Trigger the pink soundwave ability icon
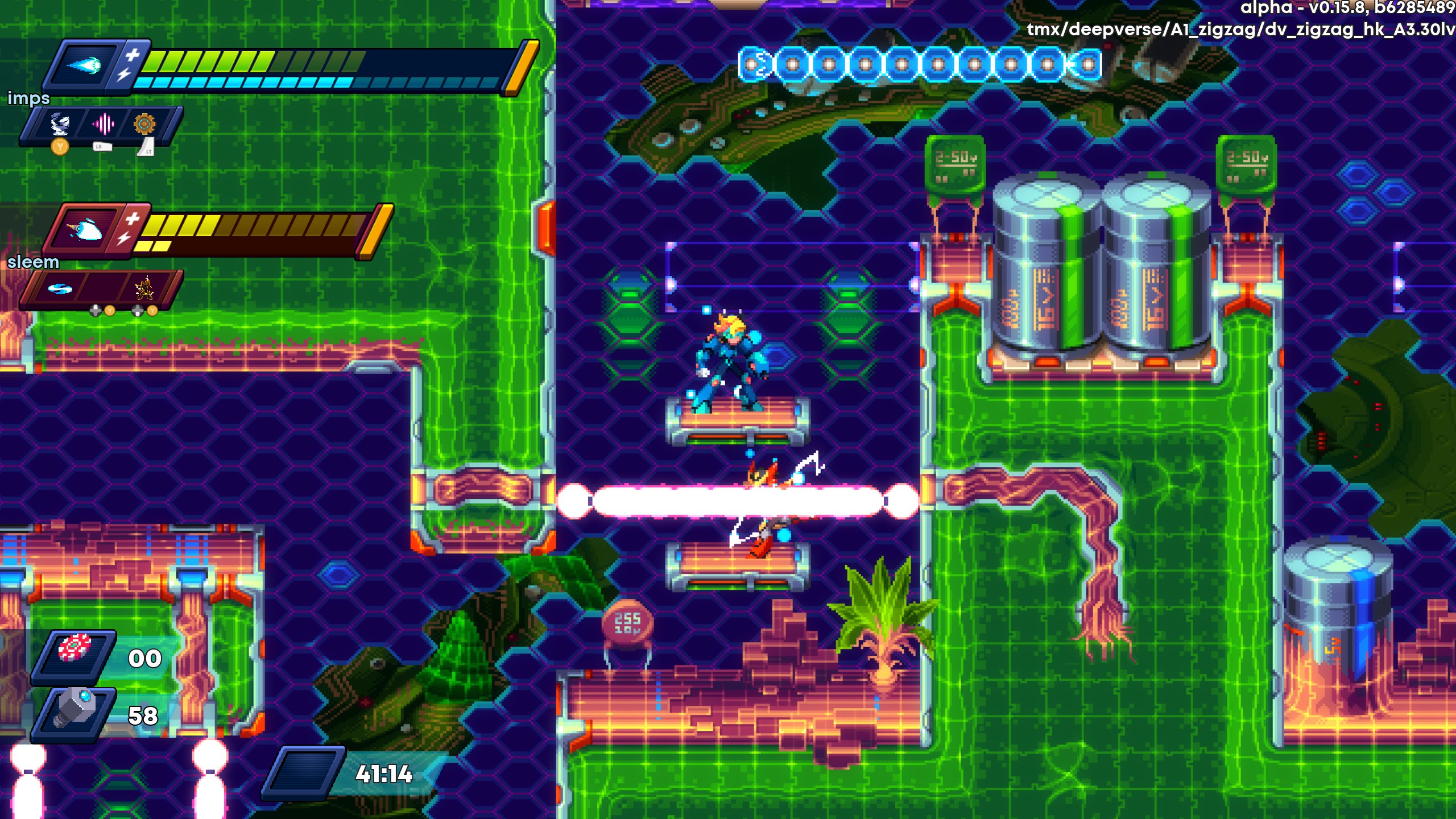The image size is (1456, 819). tap(103, 123)
